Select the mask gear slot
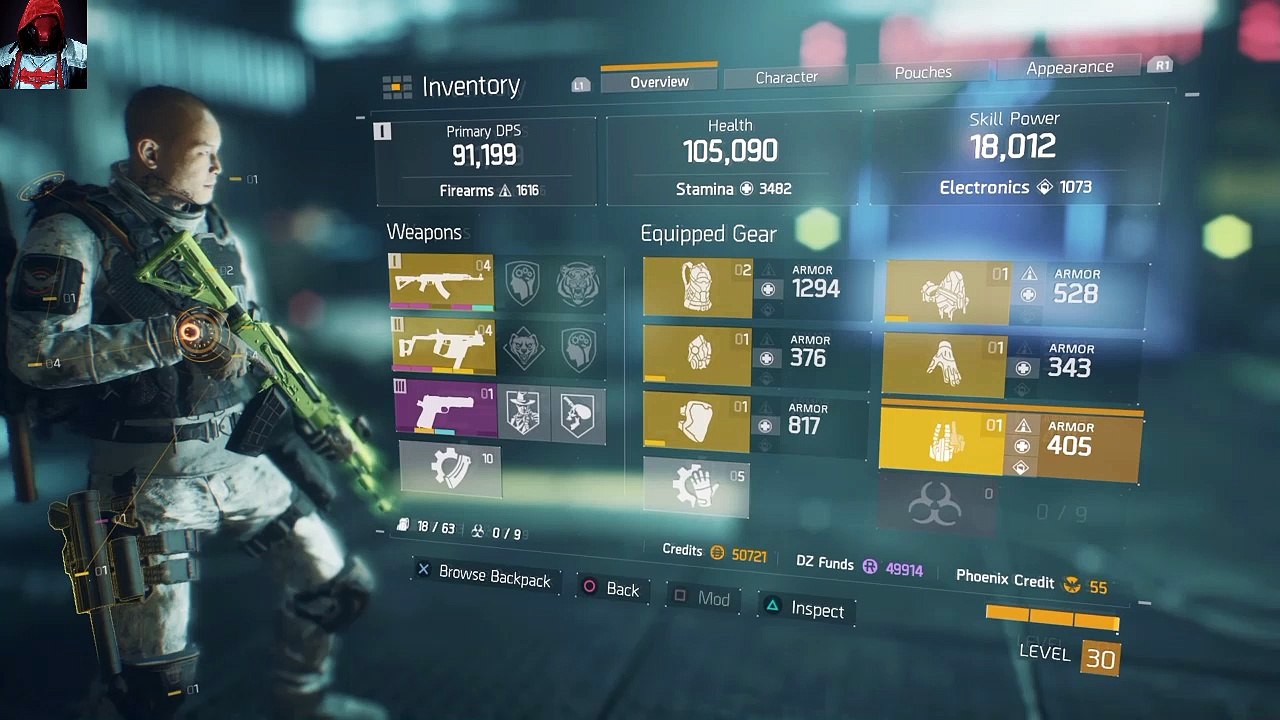The width and height of the screenshot is (1280, 720). tap(697, 355)
